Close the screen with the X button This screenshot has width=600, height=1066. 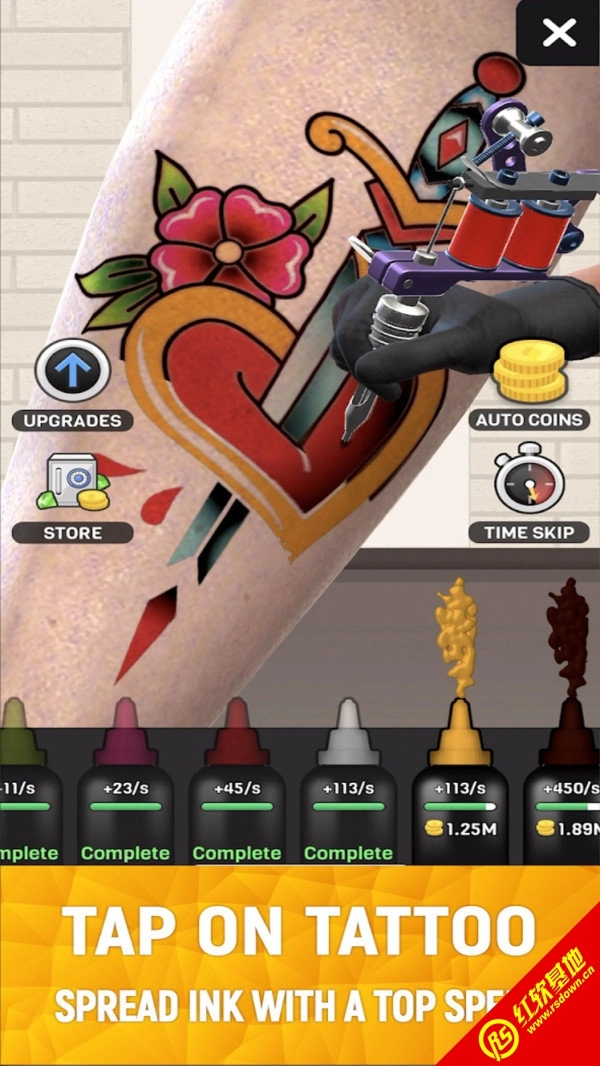(558, 33)
